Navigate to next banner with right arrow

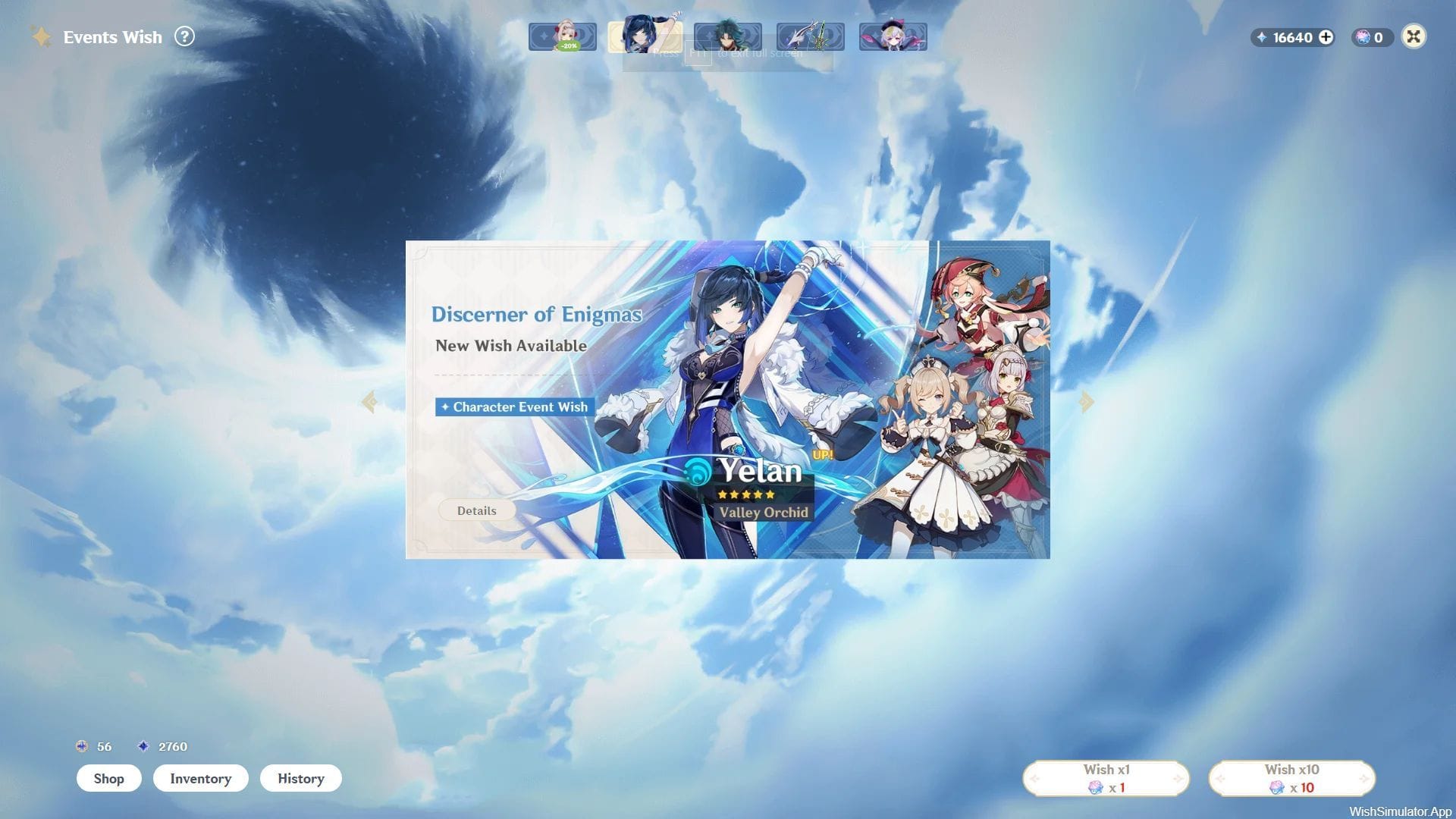coord(1087,400)
